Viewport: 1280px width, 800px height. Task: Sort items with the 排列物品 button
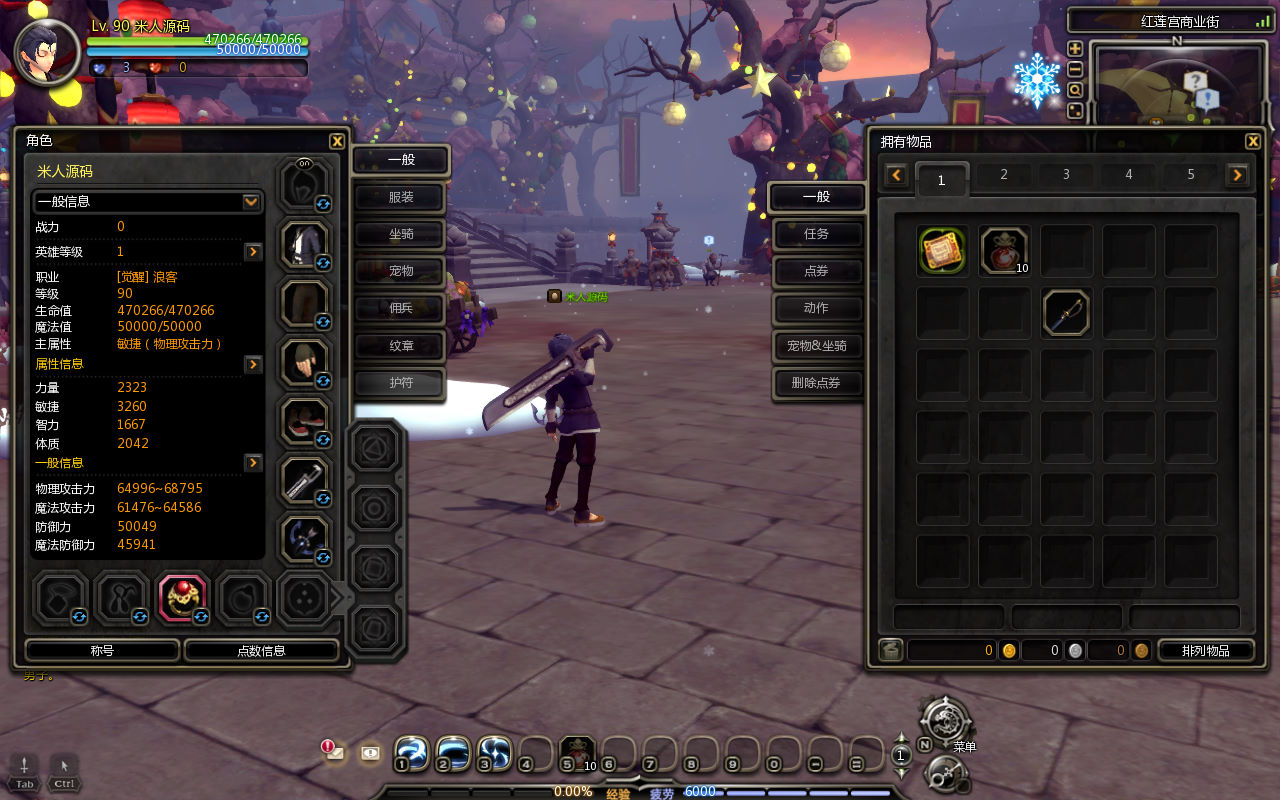click(1205, 651)
